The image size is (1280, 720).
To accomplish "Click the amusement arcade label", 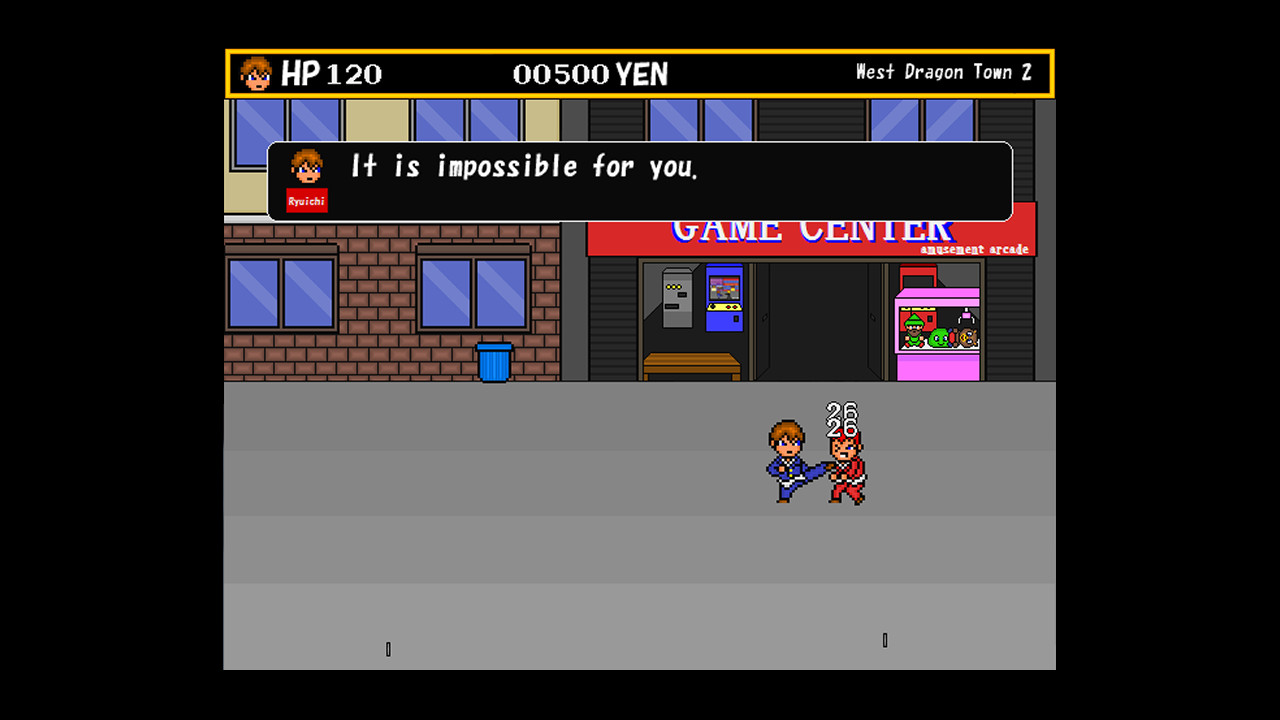I will tap(977, 249).
